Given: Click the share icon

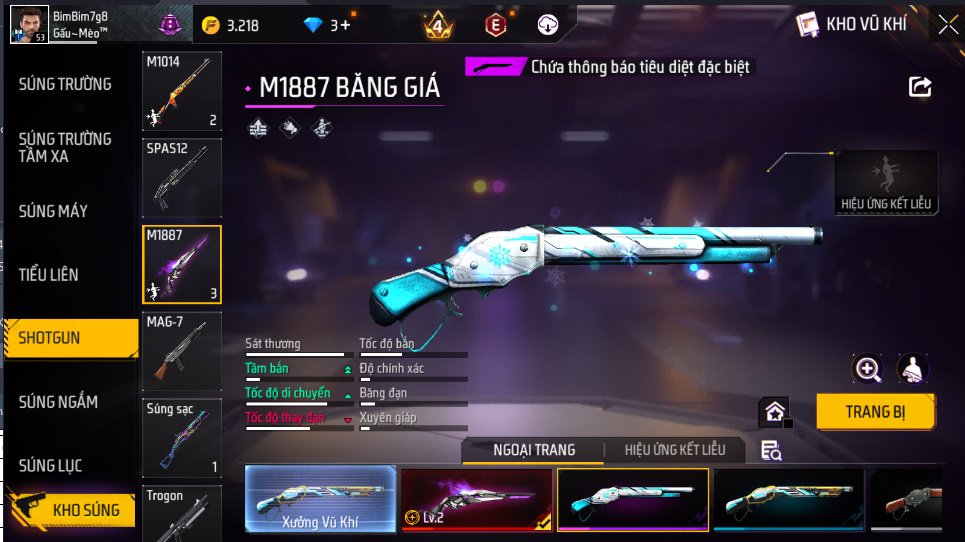Looking at the screenshot, I should tap(919, 87).
